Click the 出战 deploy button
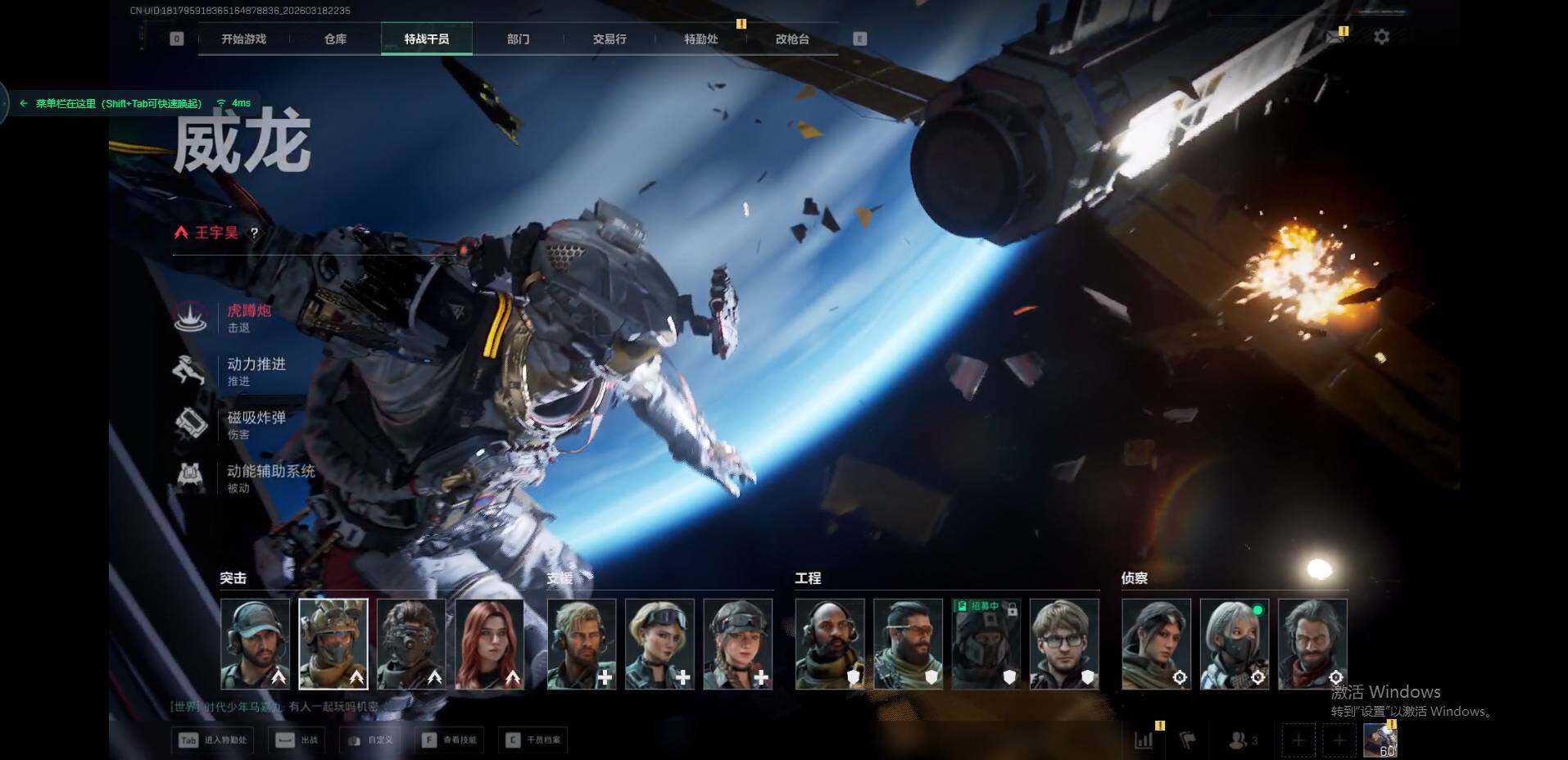Screen dimensions: 1568x760 297,740
